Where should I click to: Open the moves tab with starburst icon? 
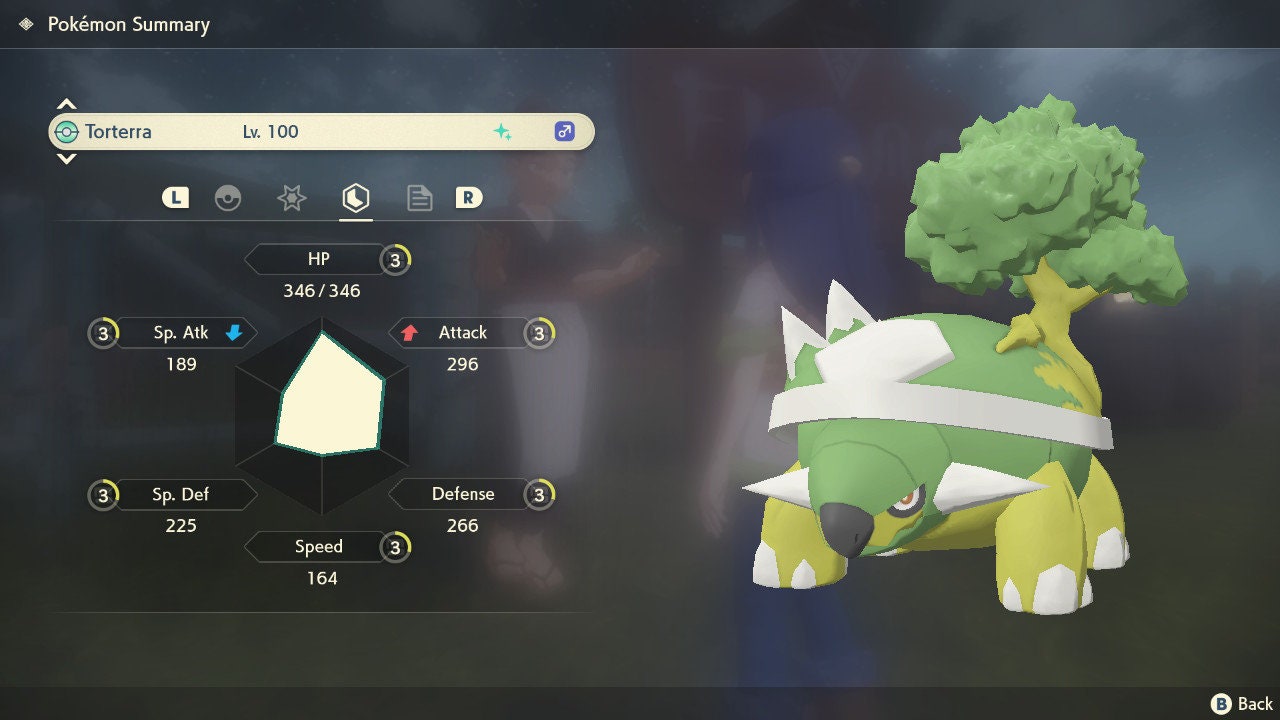point(291,198)
